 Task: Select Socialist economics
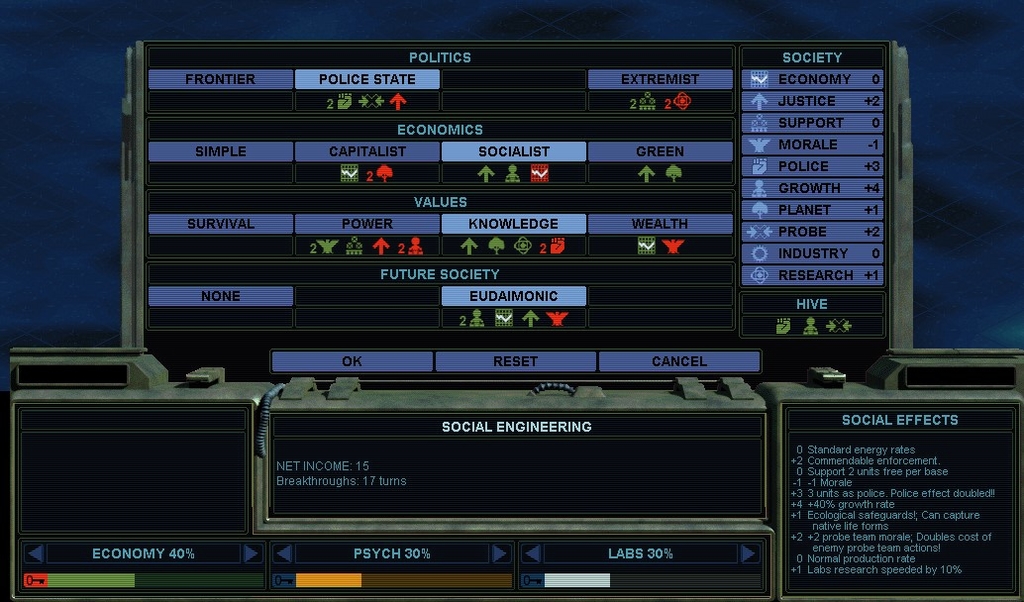pos(514,151)
